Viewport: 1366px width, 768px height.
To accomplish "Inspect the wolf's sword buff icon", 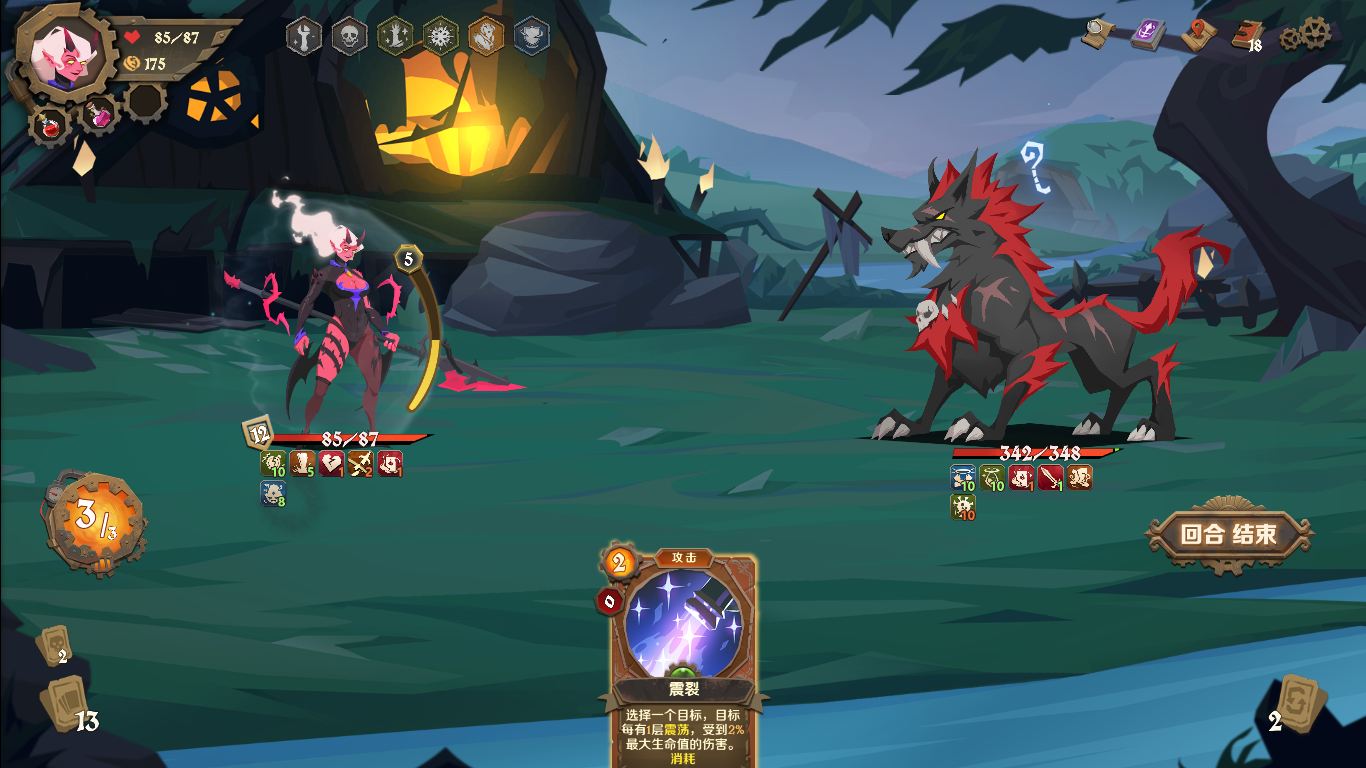I will (x=1050, y=478).
